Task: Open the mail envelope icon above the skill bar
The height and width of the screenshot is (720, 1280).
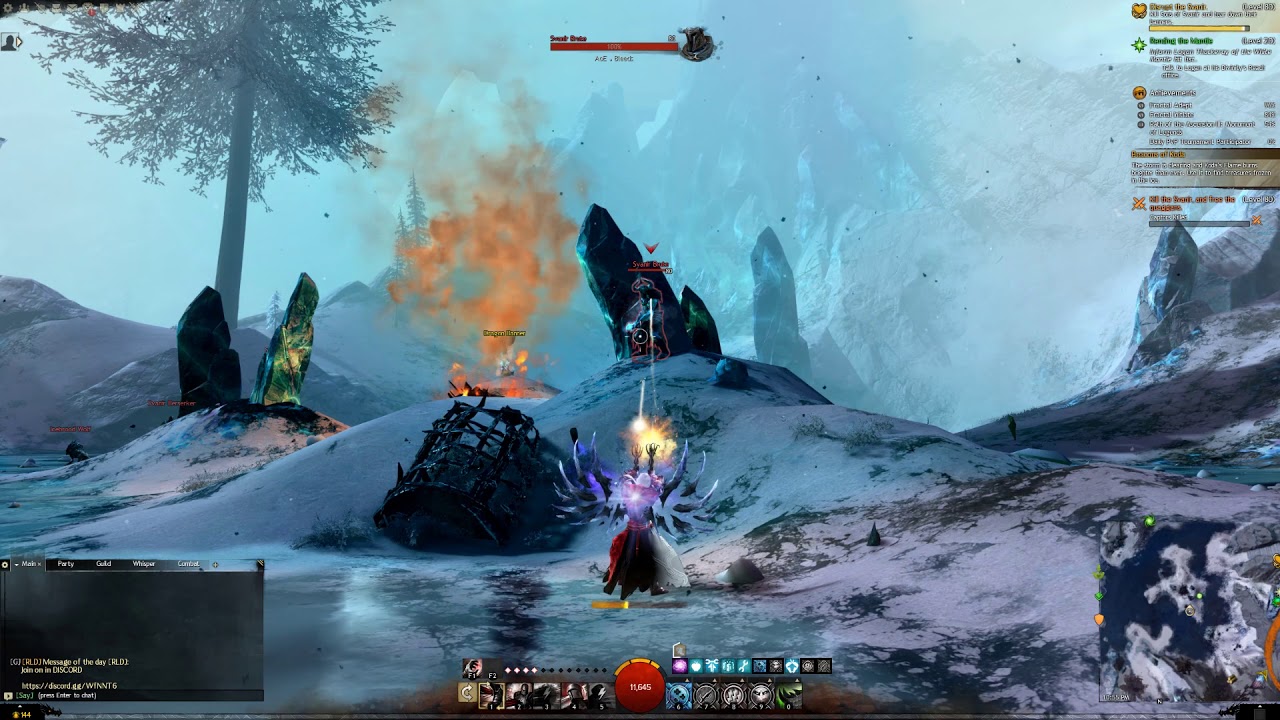Action: [x=679, y=649]
